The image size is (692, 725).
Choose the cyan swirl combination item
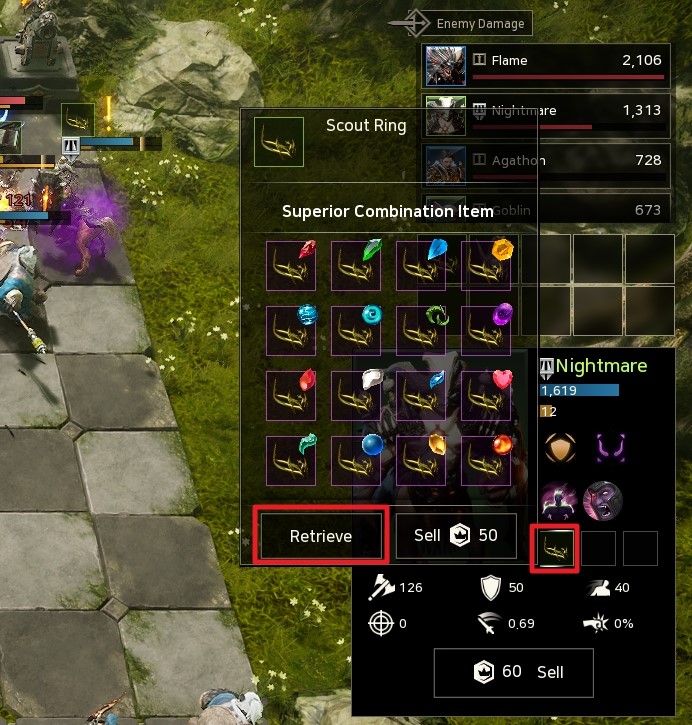coord(356,330)
